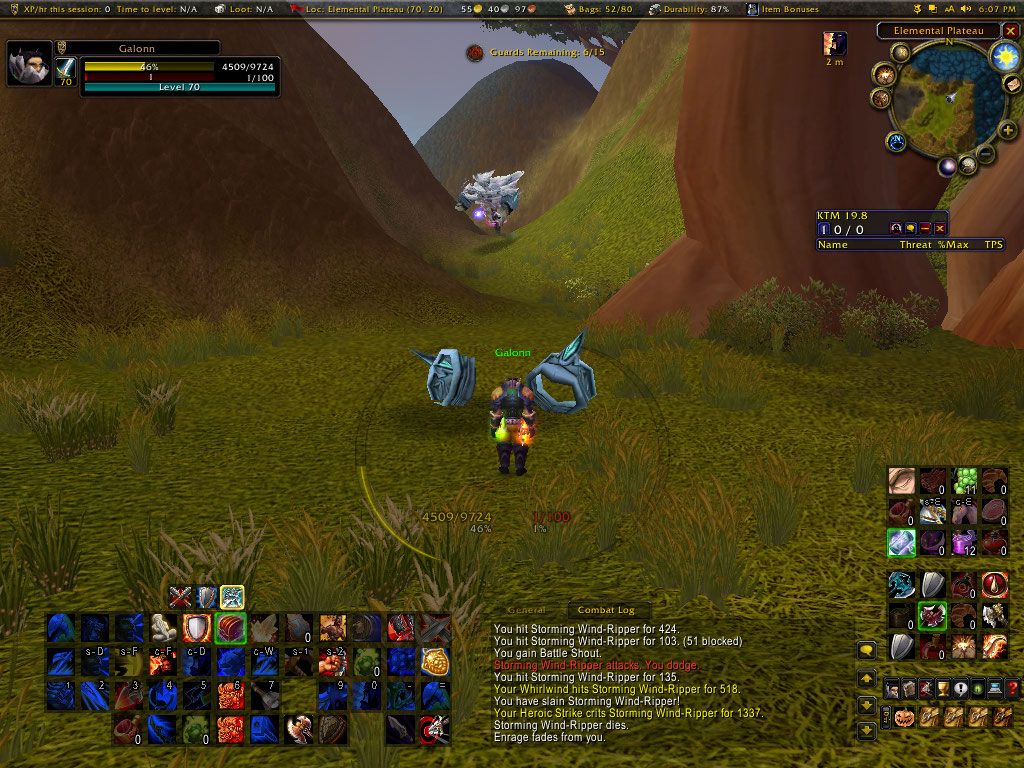
Task: Open the chat speech bubble button
Action: tap(867, 650)
